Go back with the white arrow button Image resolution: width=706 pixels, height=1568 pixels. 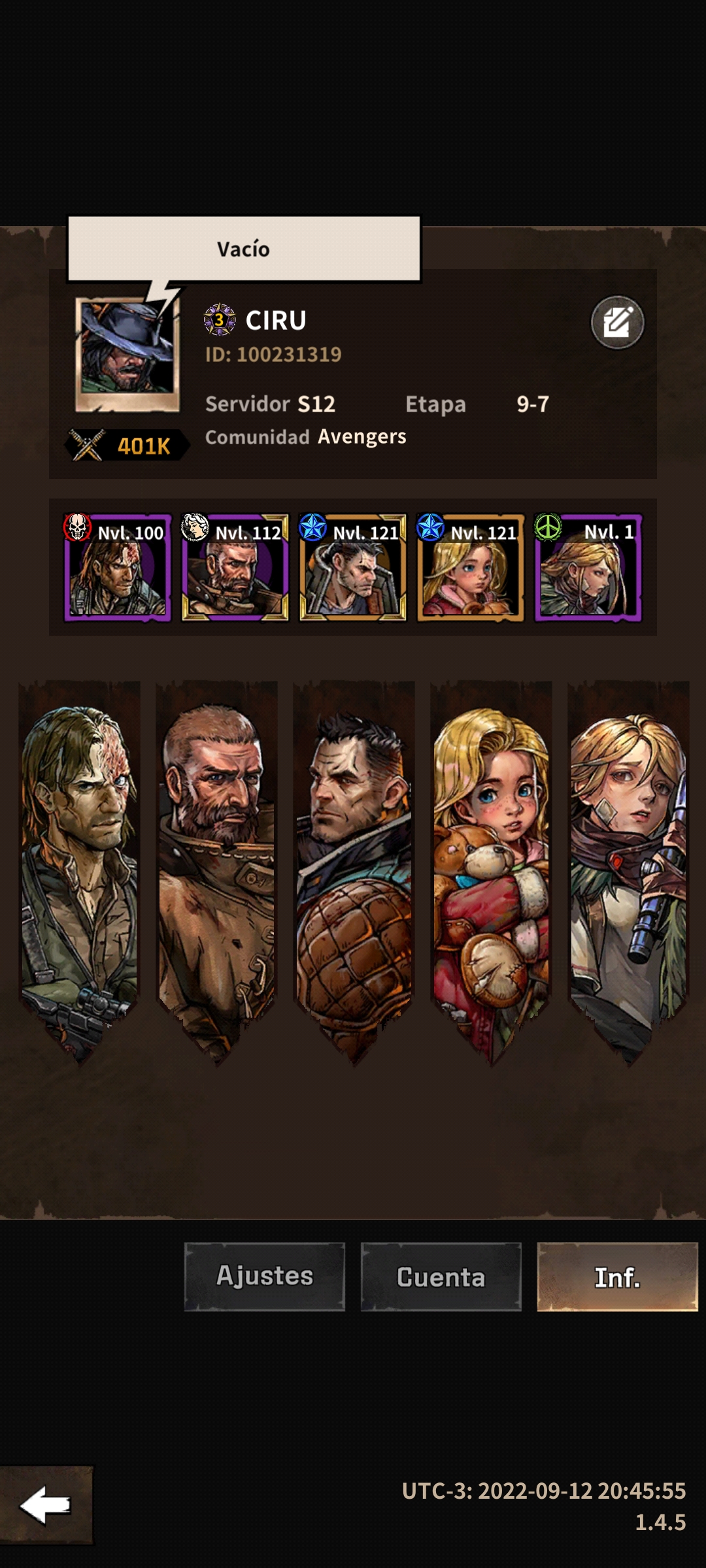click(46, 1505)
